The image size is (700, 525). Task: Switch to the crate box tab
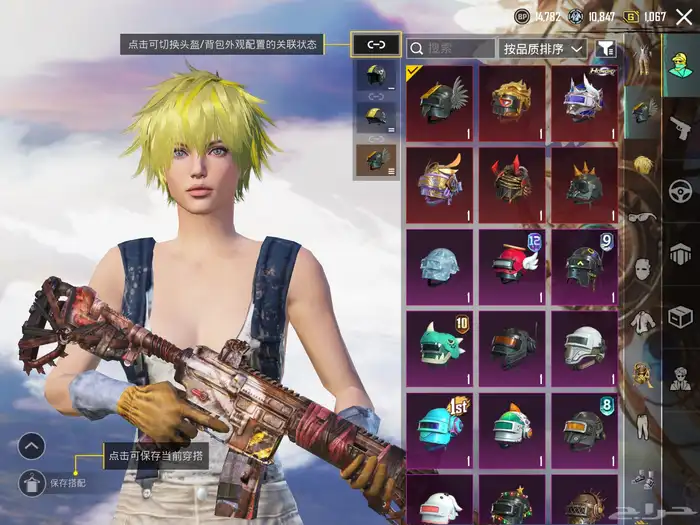(x=681, y=318)
